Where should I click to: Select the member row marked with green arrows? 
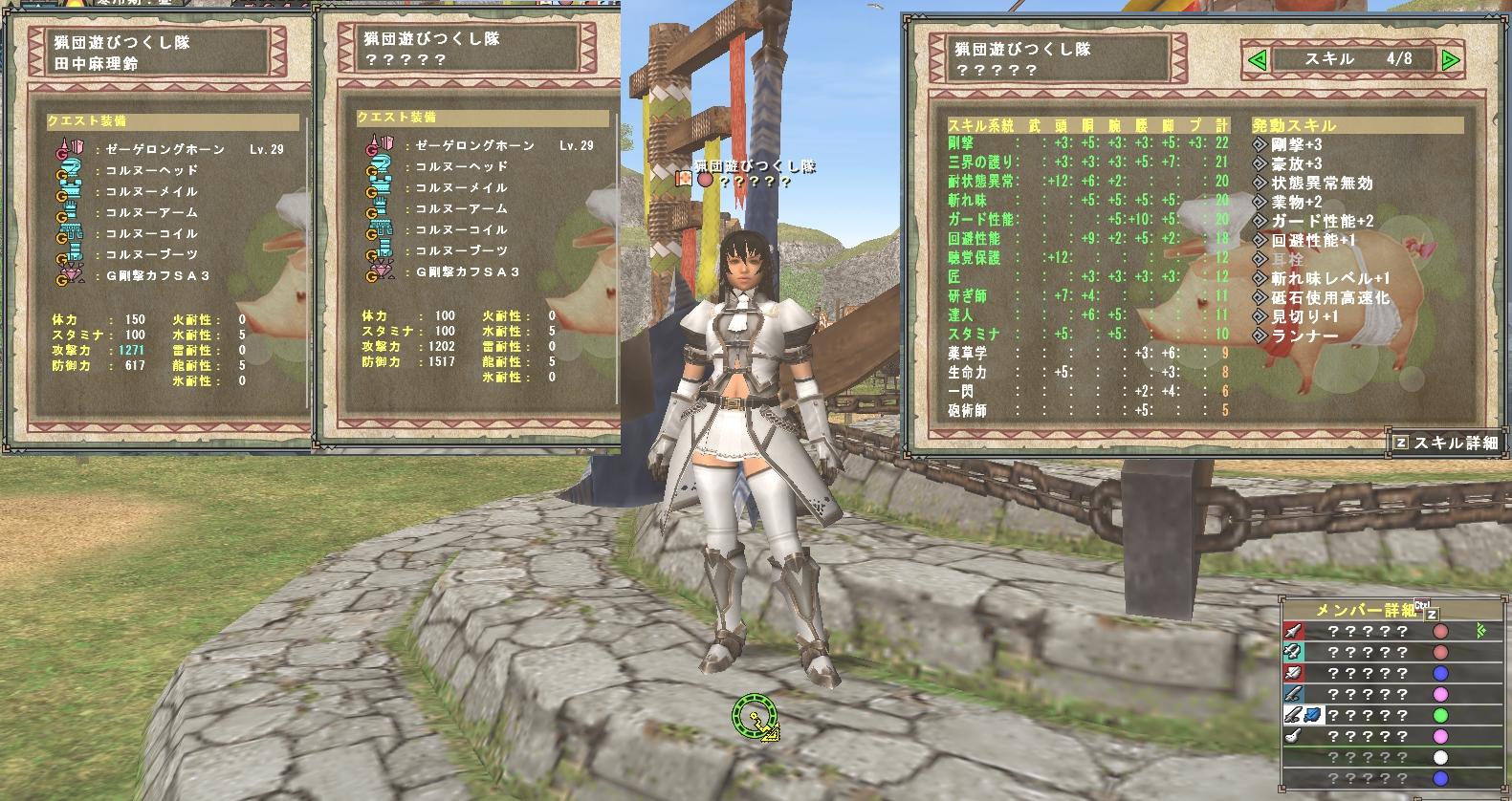coord(1377,631)
